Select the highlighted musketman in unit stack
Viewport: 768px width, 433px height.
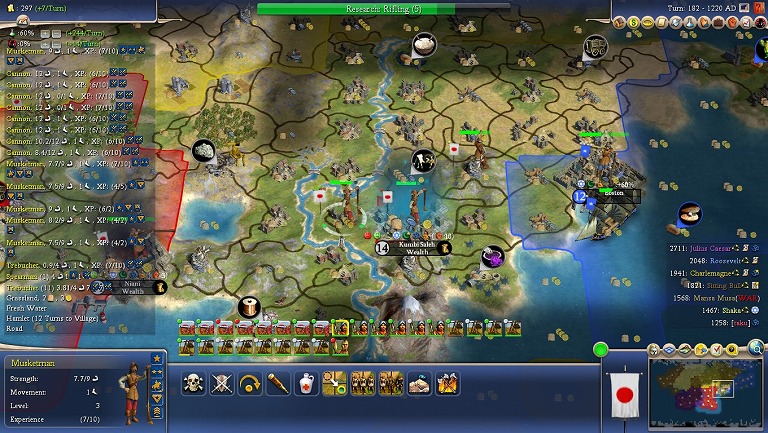(x=341, y=328)
